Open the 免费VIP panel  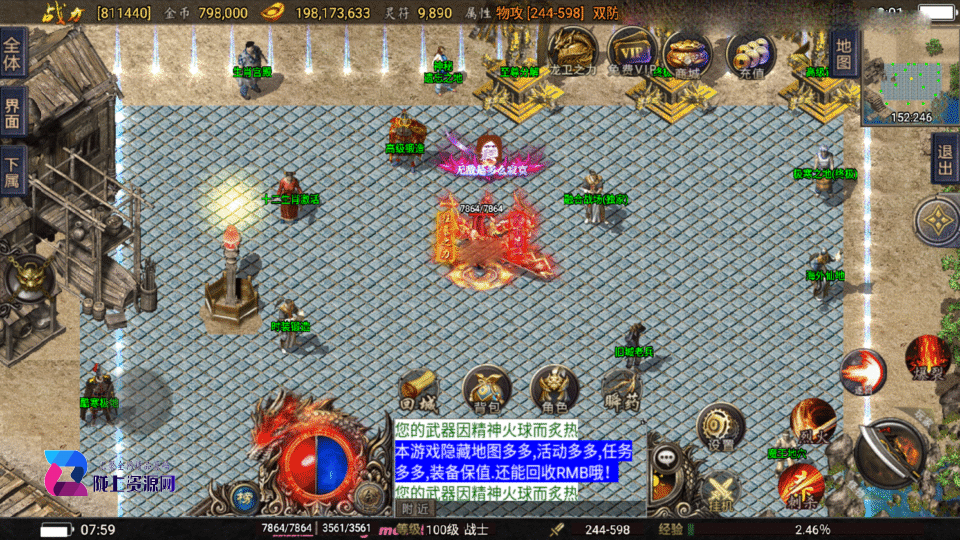click(633, 52)
